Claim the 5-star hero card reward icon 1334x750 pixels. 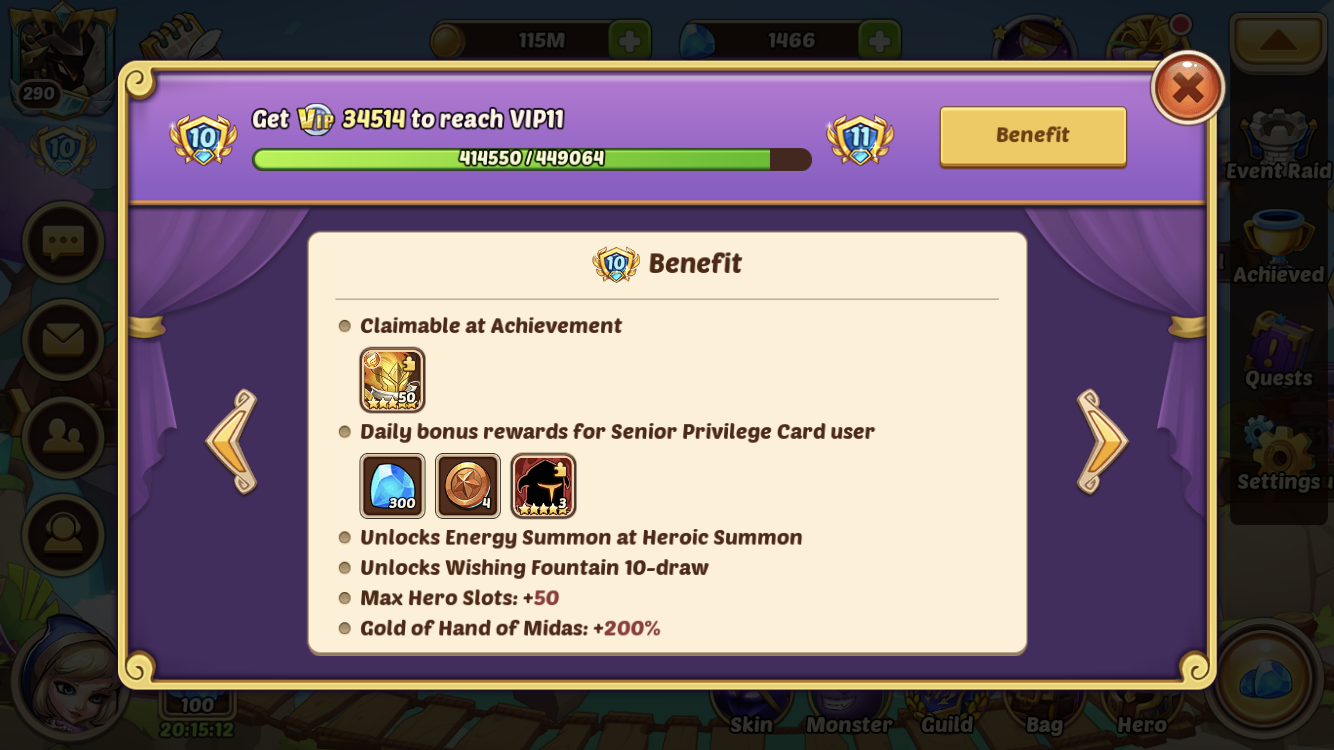pyautogui.click(x=541, y=486)
